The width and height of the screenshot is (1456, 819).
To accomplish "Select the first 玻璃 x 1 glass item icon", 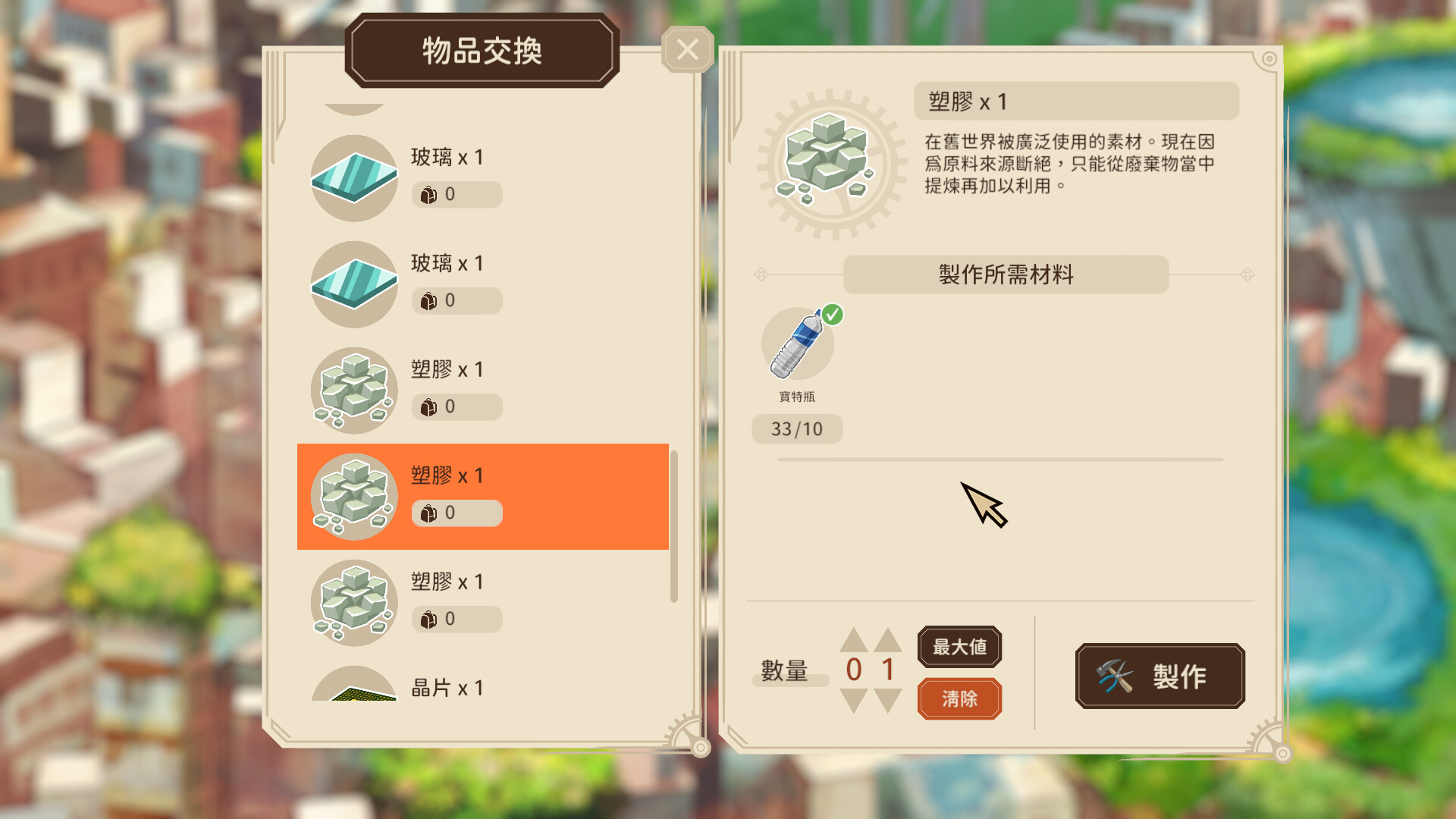I will (x=353, y=176).
